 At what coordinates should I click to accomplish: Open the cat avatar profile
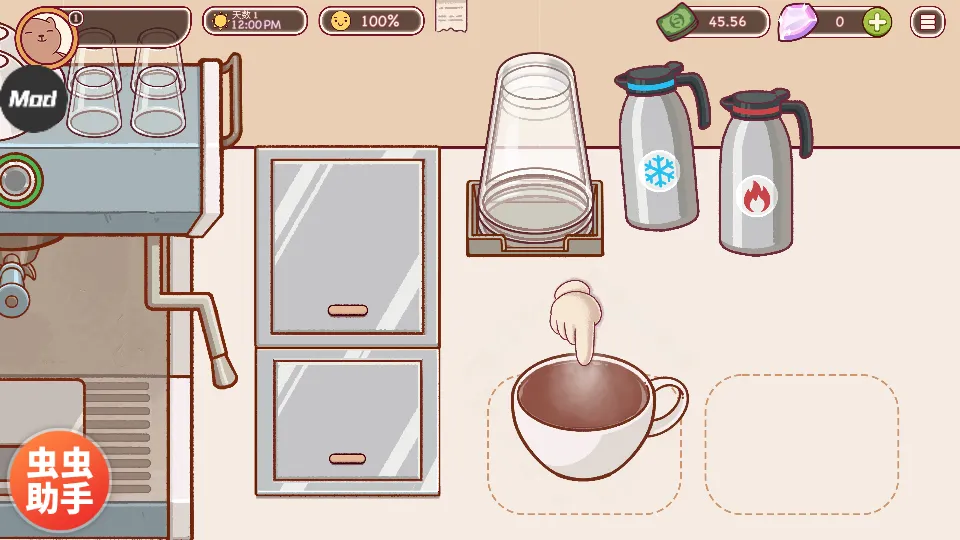[x=47, y=36]
